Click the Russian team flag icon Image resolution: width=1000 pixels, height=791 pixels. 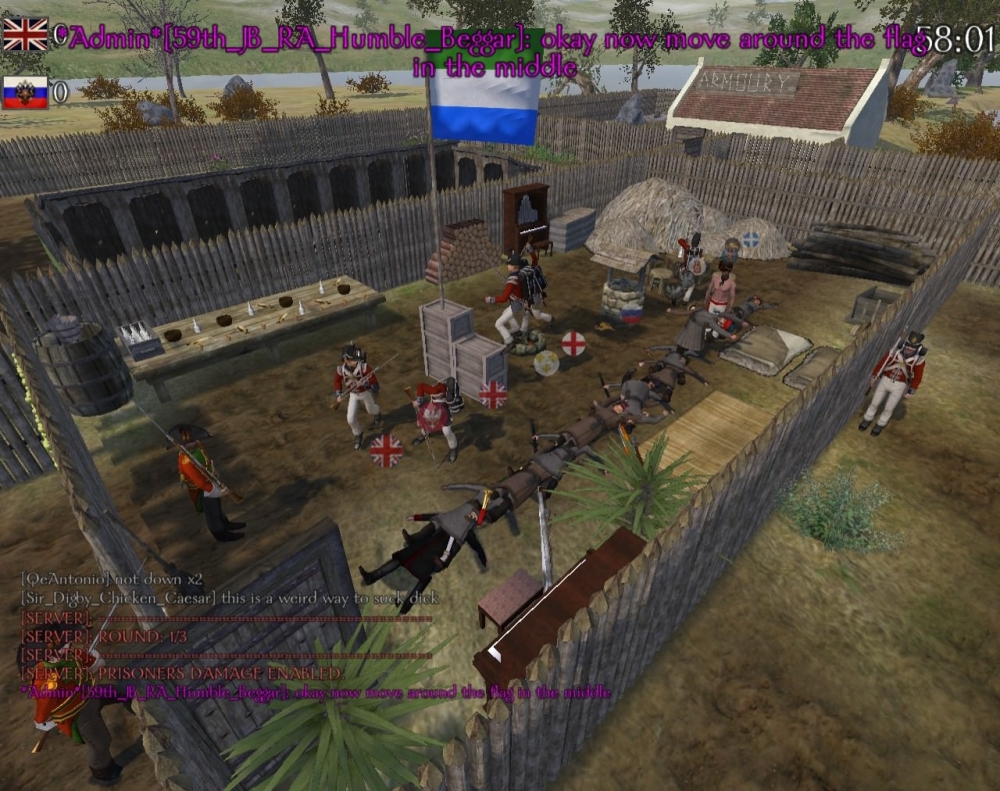(x=25, y=92)
